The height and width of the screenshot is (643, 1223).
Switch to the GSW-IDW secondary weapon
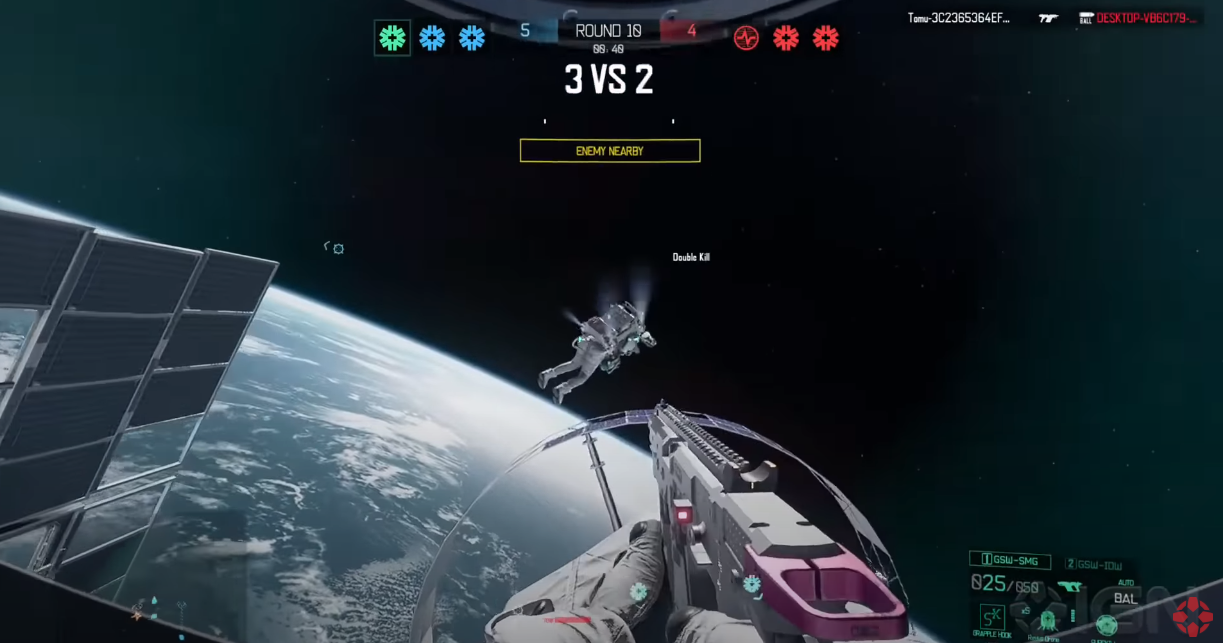[1093, 565]
